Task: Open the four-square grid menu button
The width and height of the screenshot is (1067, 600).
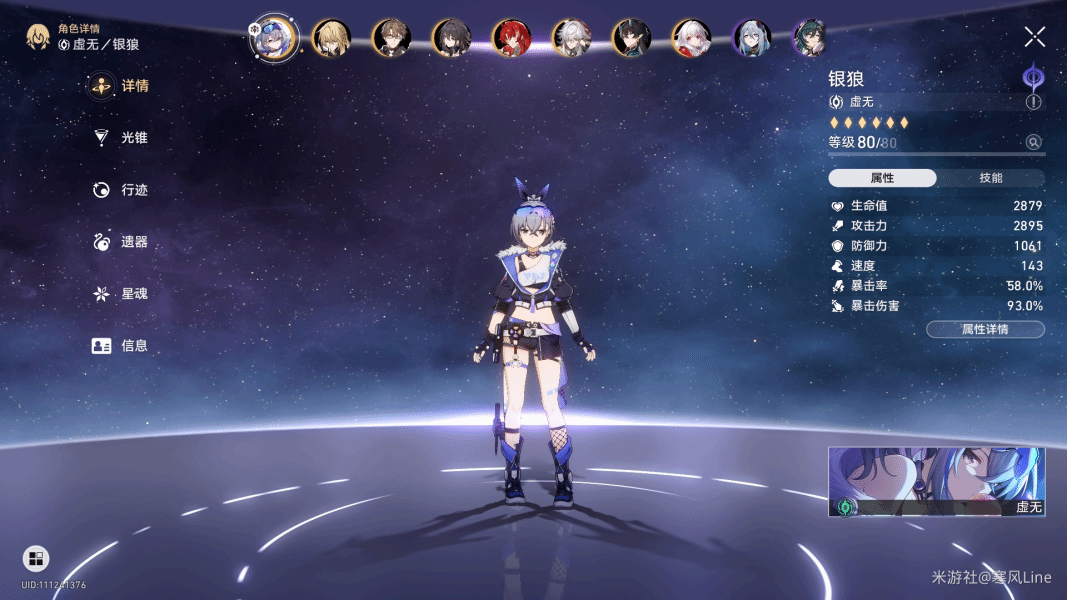Action: [x=36, y=558]
